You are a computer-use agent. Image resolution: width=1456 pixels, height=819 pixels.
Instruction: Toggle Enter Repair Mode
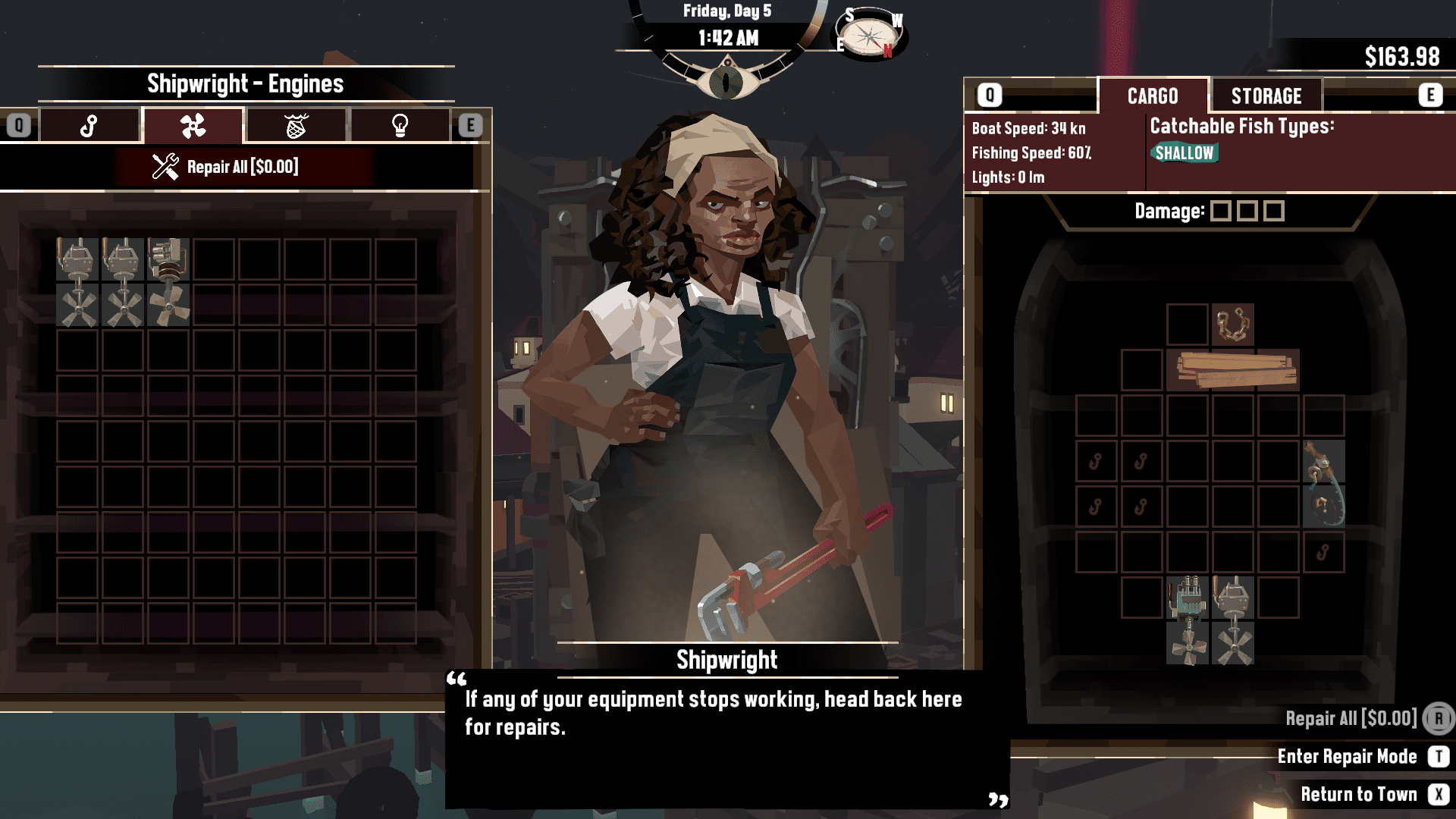(1347, 756)
